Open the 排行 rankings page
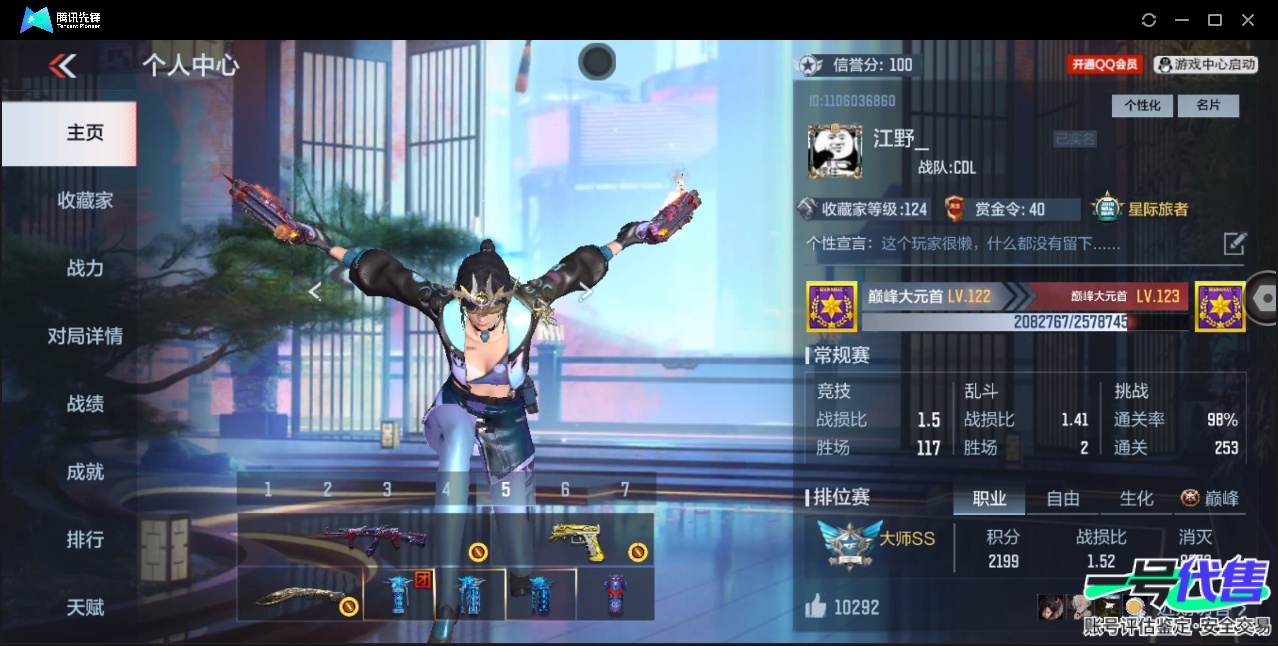Image resolution: width=1278 pixels, height=646 pixels. [x=85, y=540]
